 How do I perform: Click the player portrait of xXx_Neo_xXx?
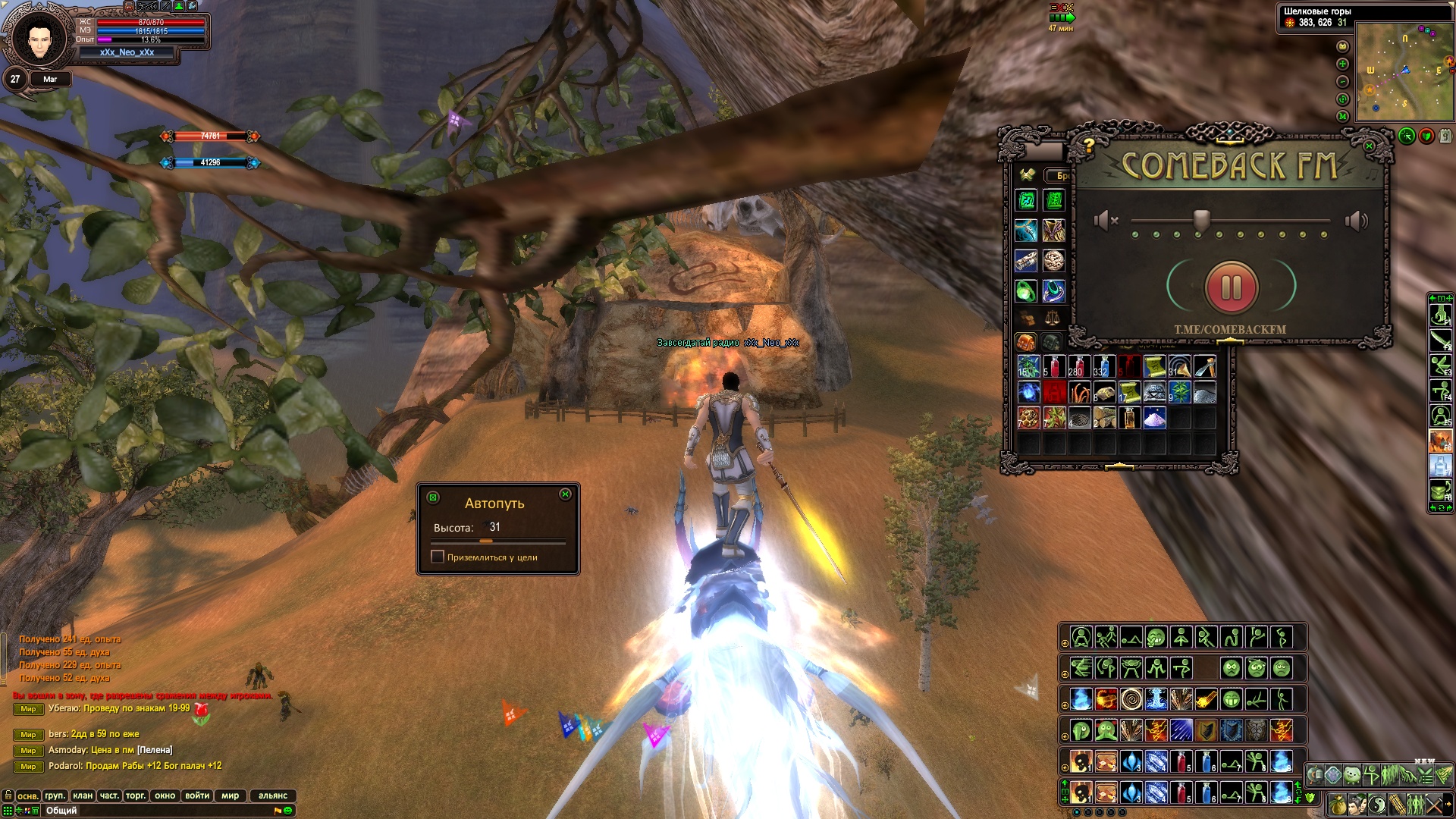click(39, 38)
